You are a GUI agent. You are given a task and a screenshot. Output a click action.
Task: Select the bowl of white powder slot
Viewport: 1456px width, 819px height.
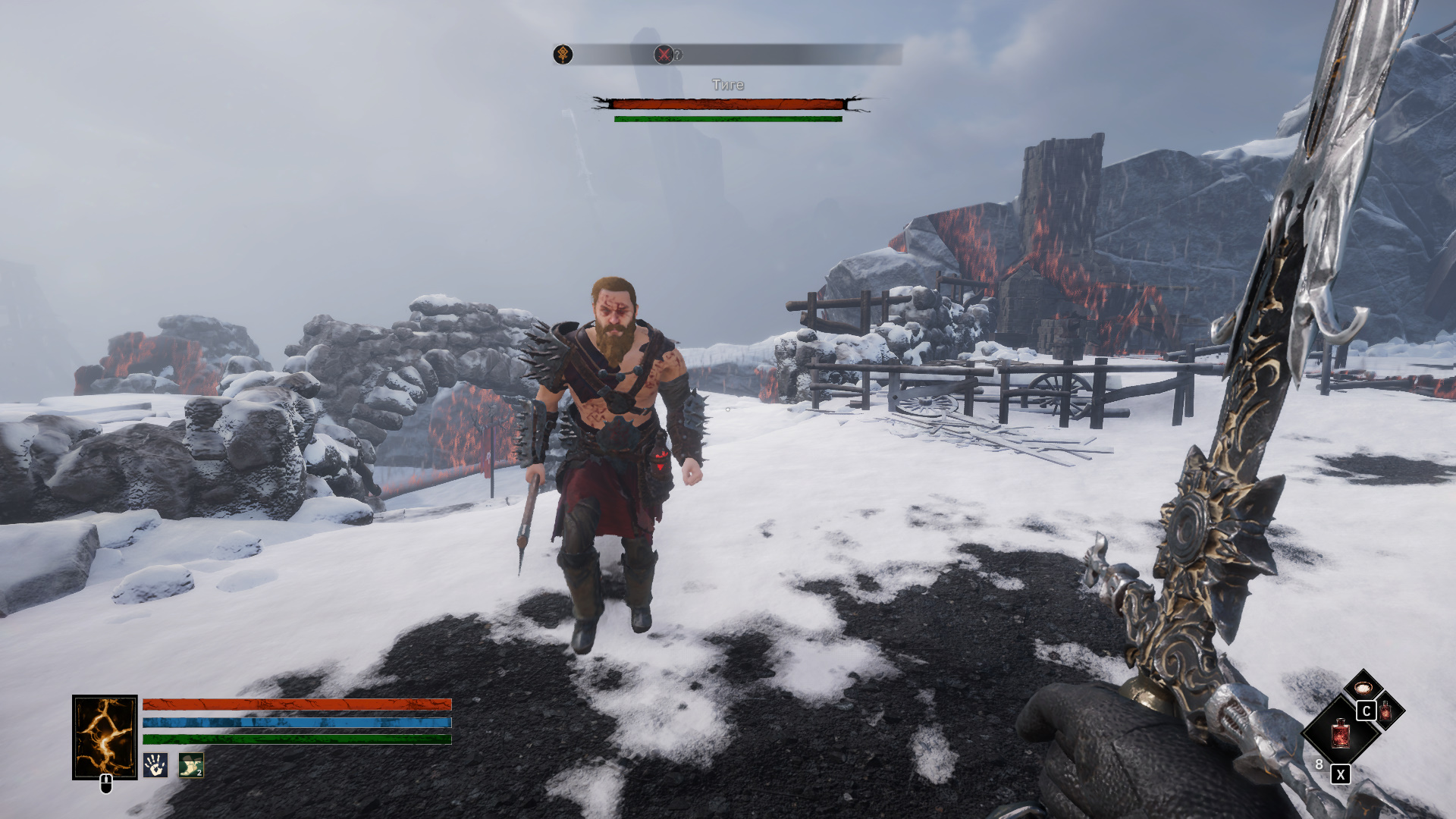1363,689
